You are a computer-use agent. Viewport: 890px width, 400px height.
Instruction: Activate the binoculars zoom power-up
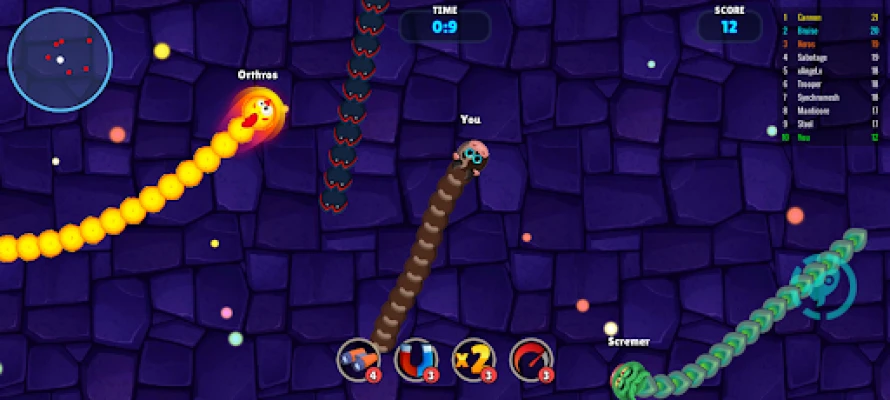click(x=357, y=360)
